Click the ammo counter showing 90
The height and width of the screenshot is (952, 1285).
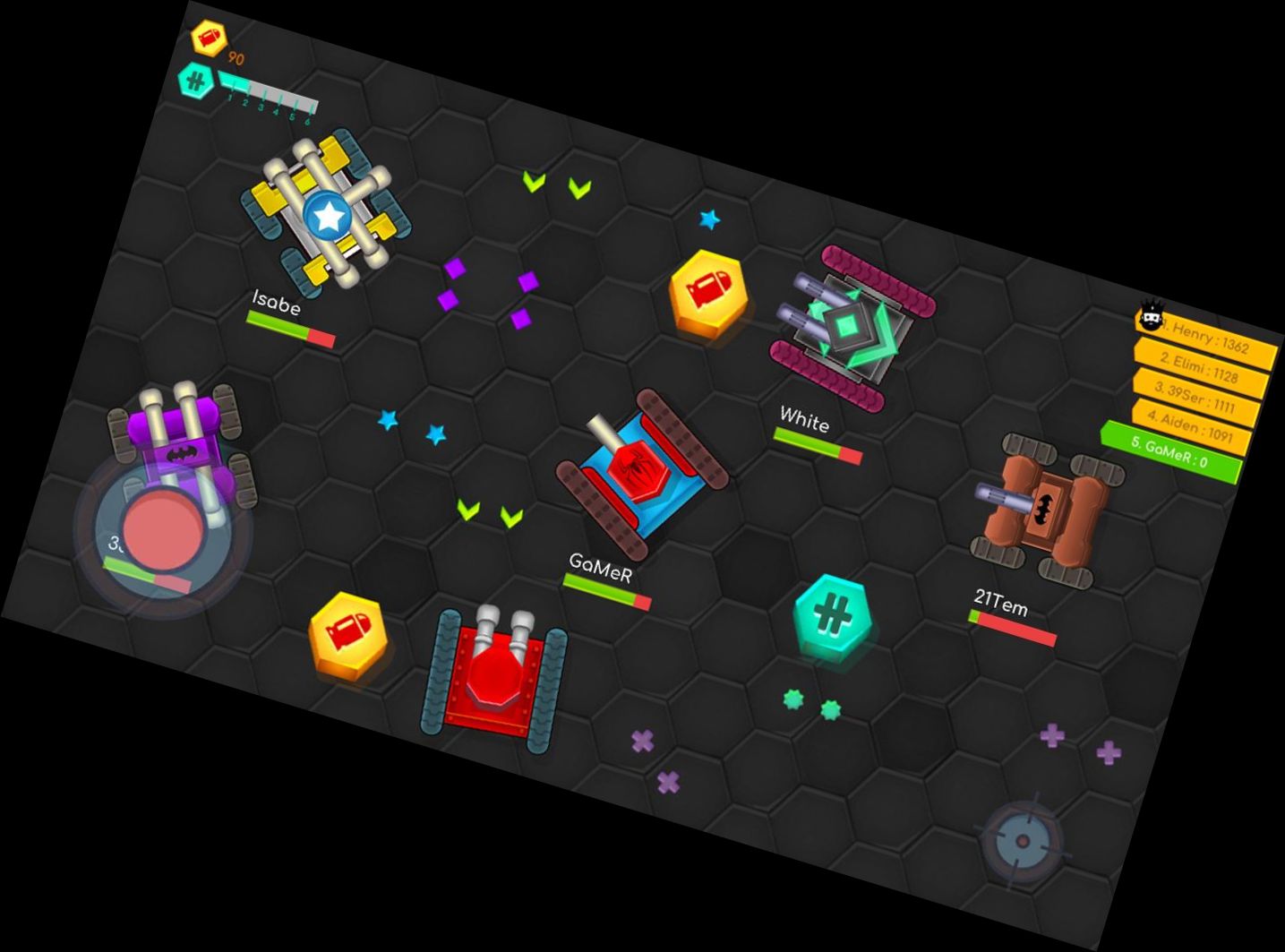click(x=234, y=58)
